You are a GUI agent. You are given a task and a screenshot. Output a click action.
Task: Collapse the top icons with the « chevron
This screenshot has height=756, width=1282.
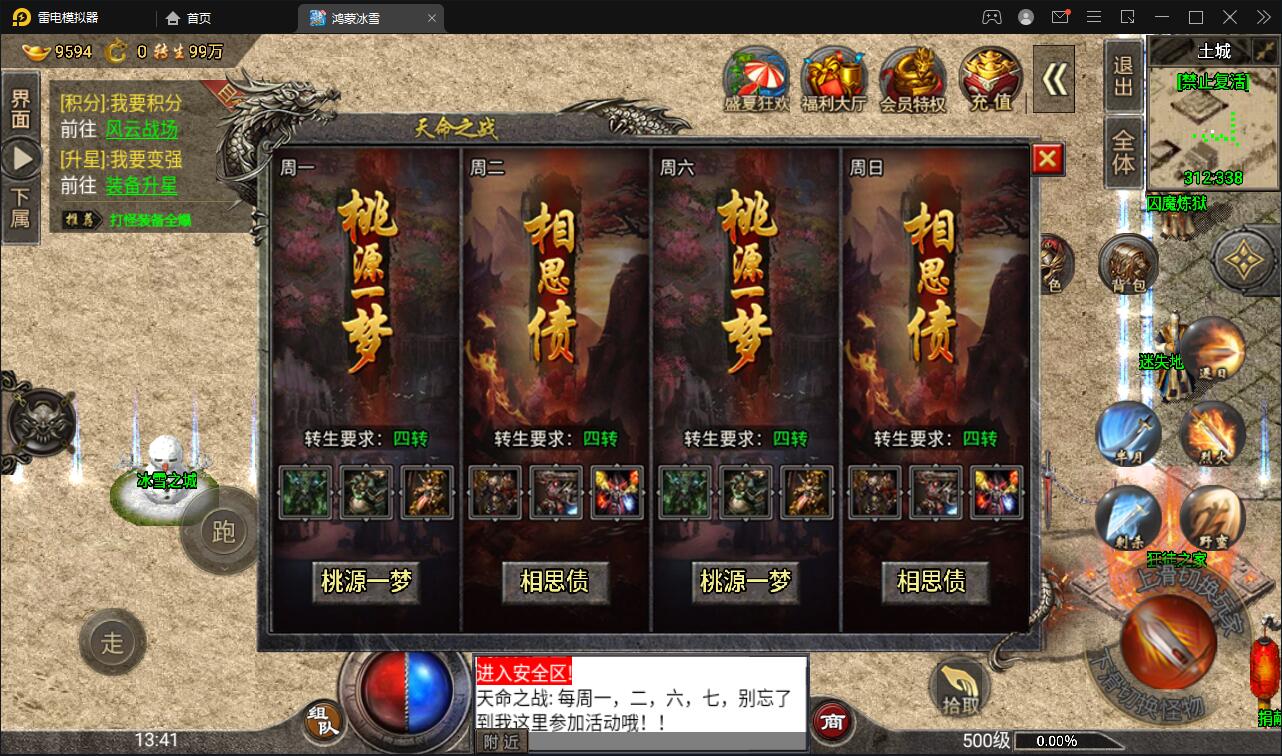[x=1051, y=78]
